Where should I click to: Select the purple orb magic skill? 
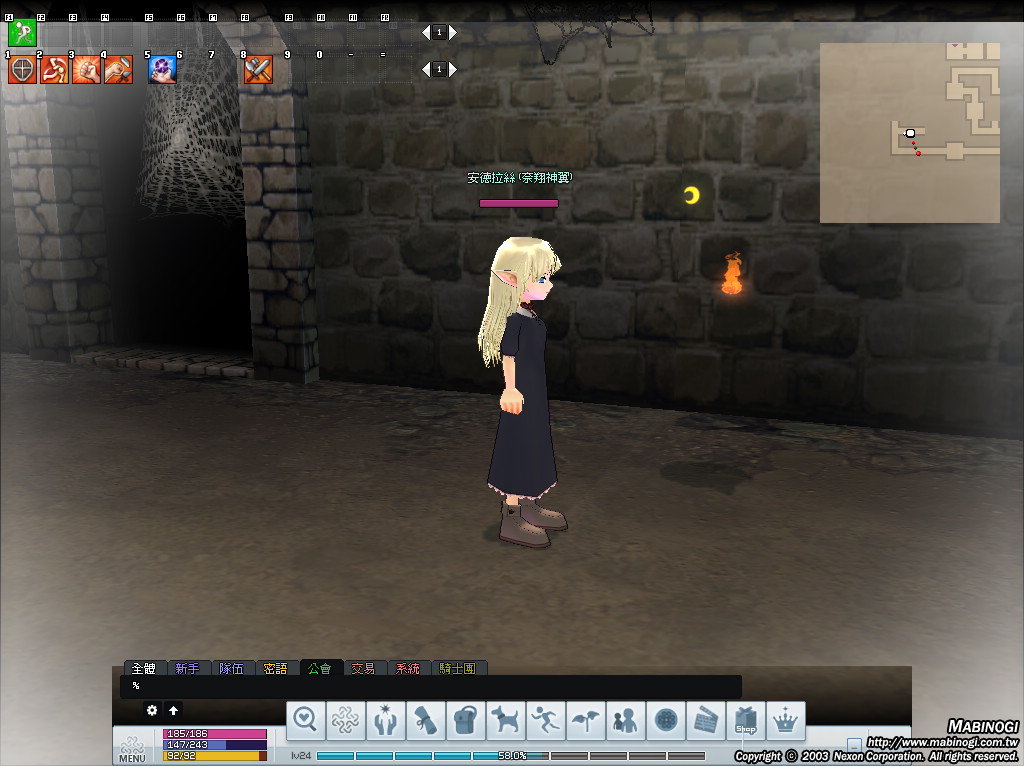coord(162,70)
